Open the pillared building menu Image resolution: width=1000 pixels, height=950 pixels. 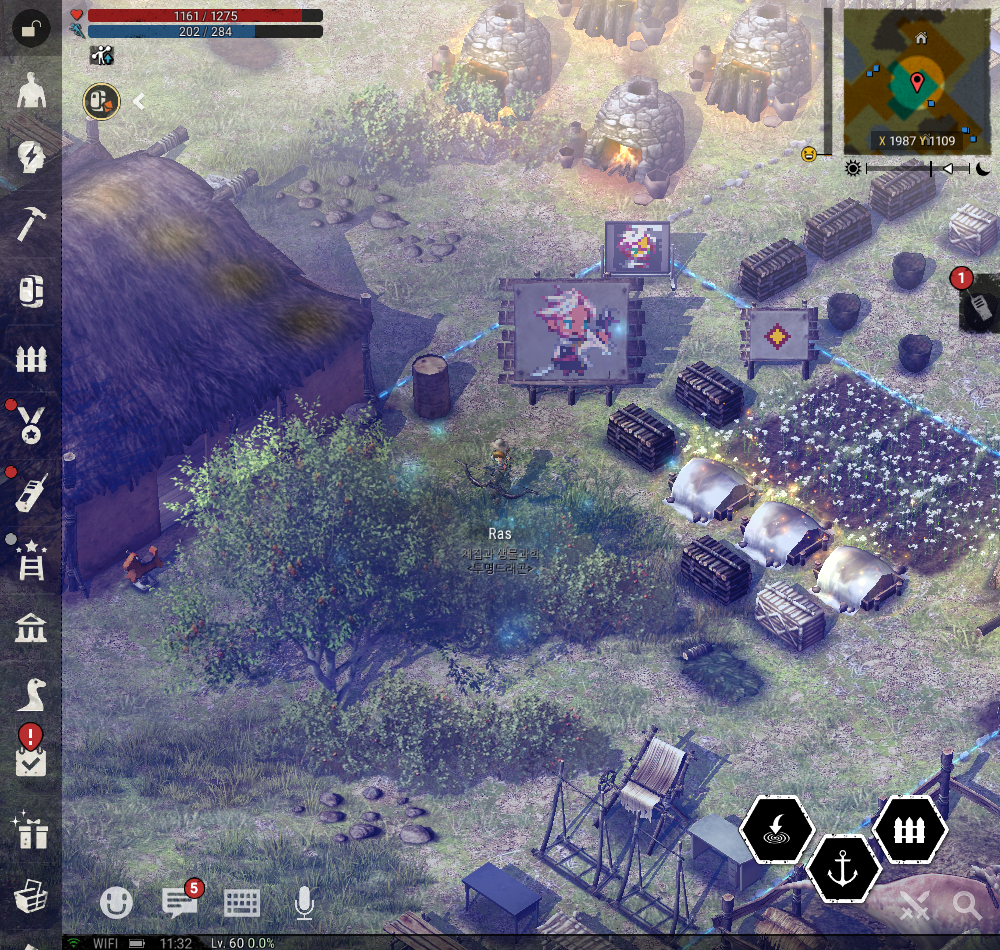(31, 629)
